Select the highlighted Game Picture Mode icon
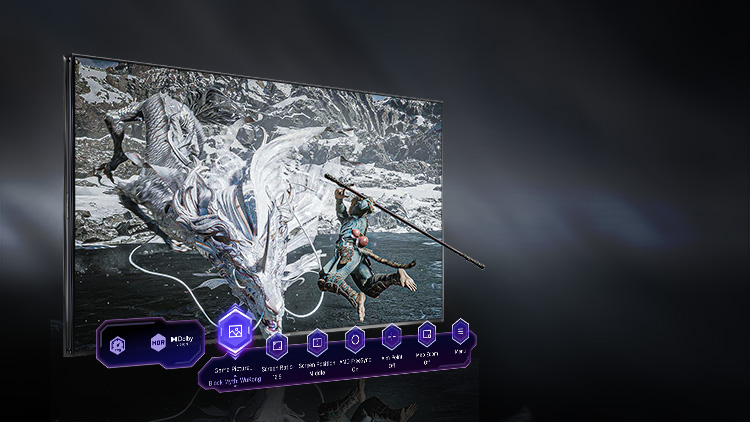Image resolution: width=750 pixels, height=422 pixels. 235,330
